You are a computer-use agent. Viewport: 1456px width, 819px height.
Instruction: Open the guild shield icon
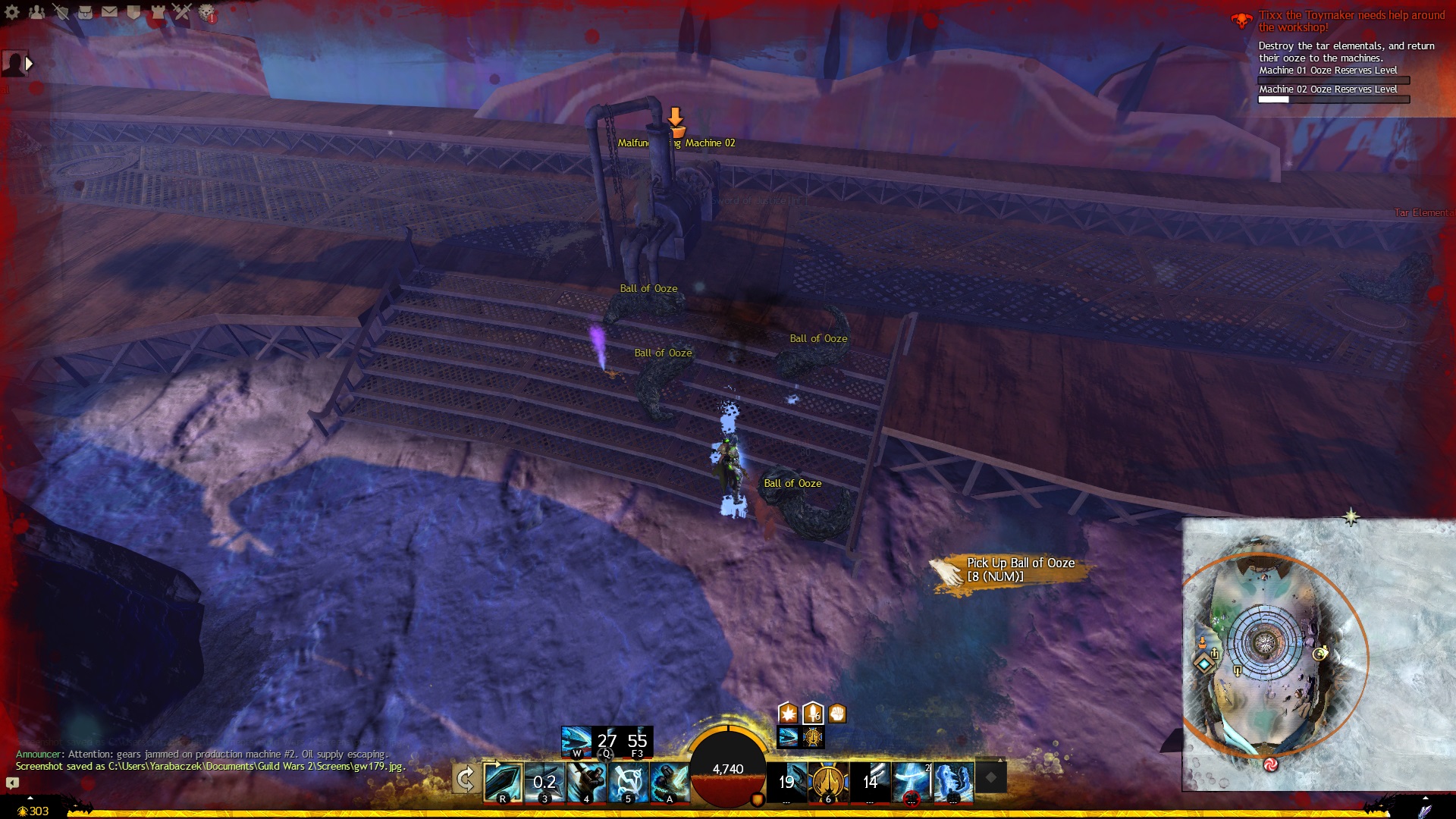coord(133,12)
